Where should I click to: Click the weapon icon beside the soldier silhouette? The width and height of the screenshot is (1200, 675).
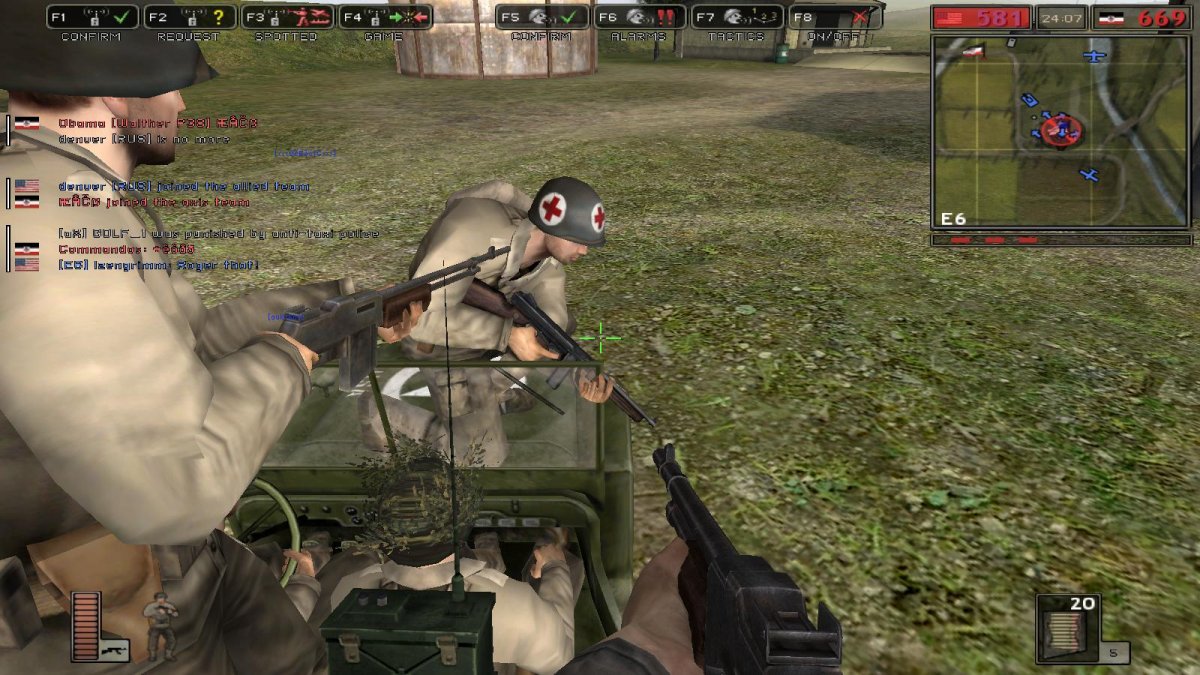pos(114,648)
